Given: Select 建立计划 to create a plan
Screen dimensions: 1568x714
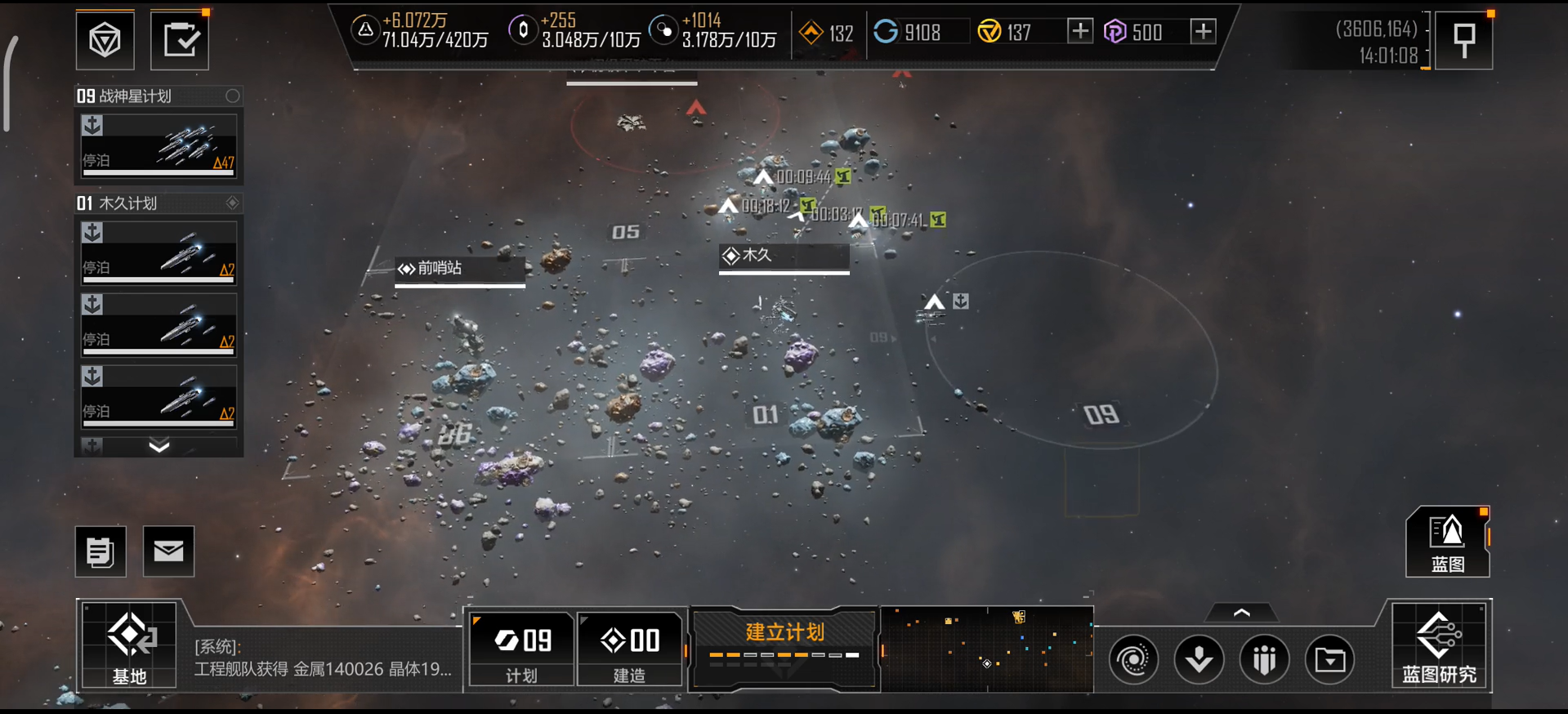Looking at the screenshot, I should click(x=784, y=642).
